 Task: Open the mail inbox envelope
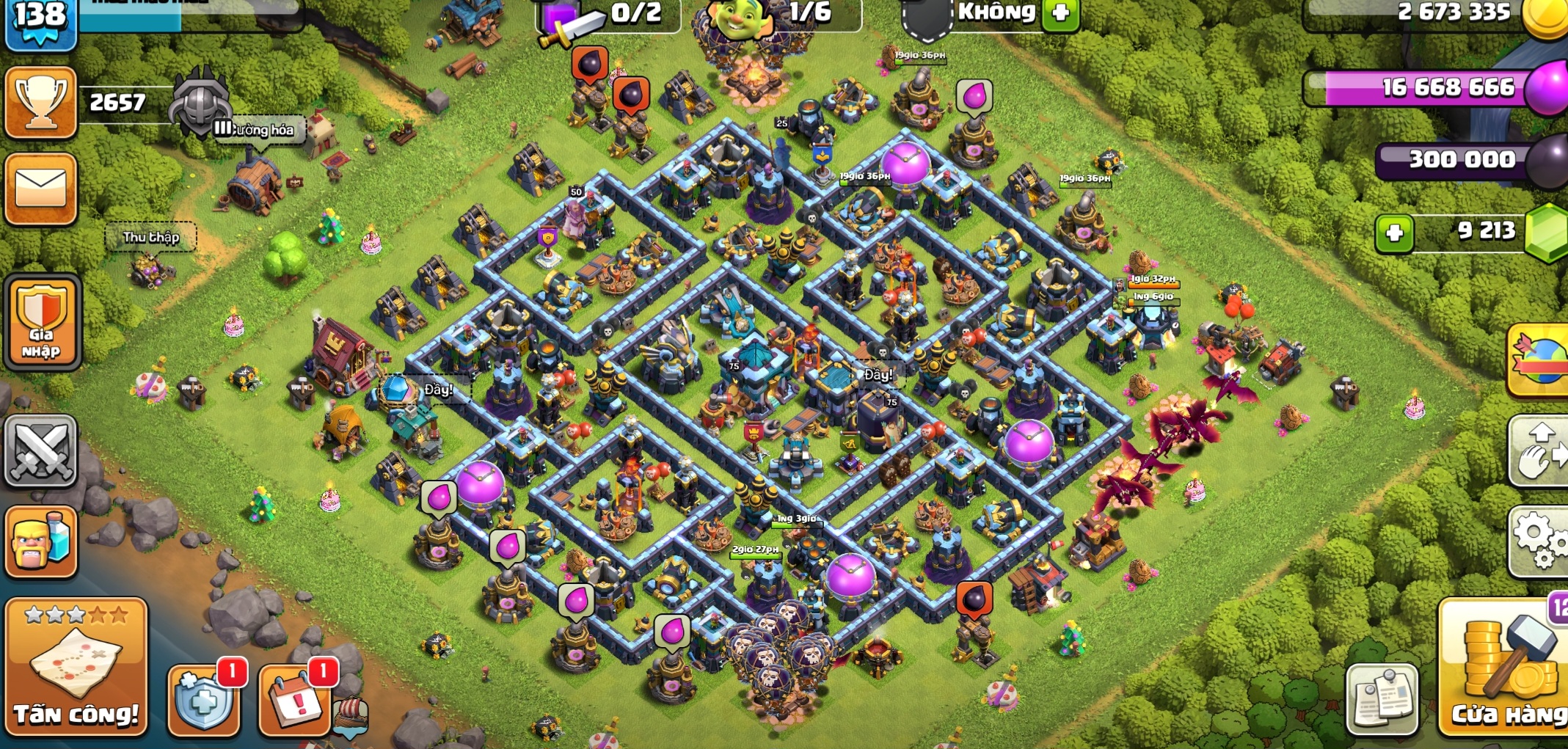(41, 189)
